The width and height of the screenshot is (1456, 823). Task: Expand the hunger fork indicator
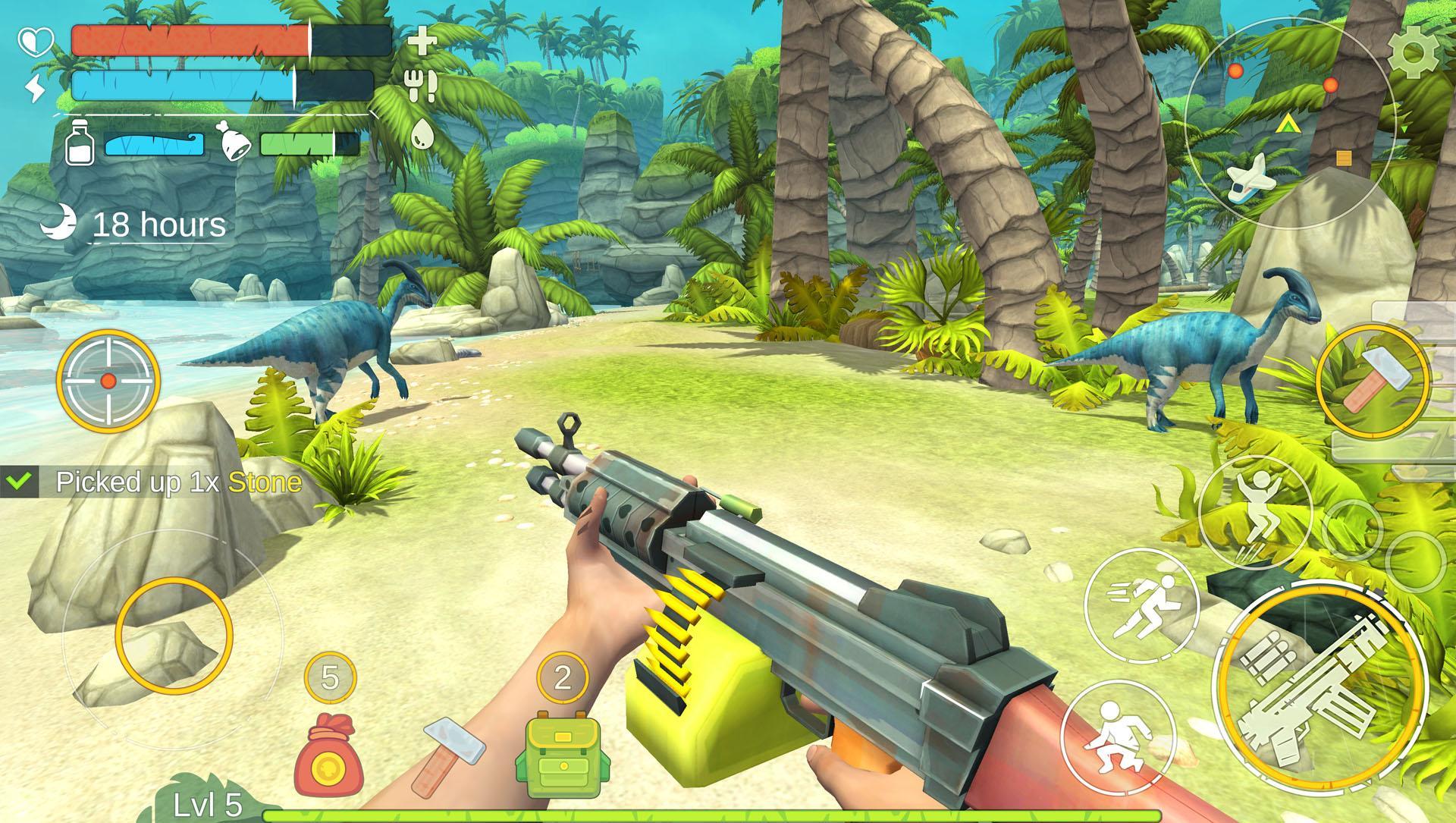click(x=420, y=86)
